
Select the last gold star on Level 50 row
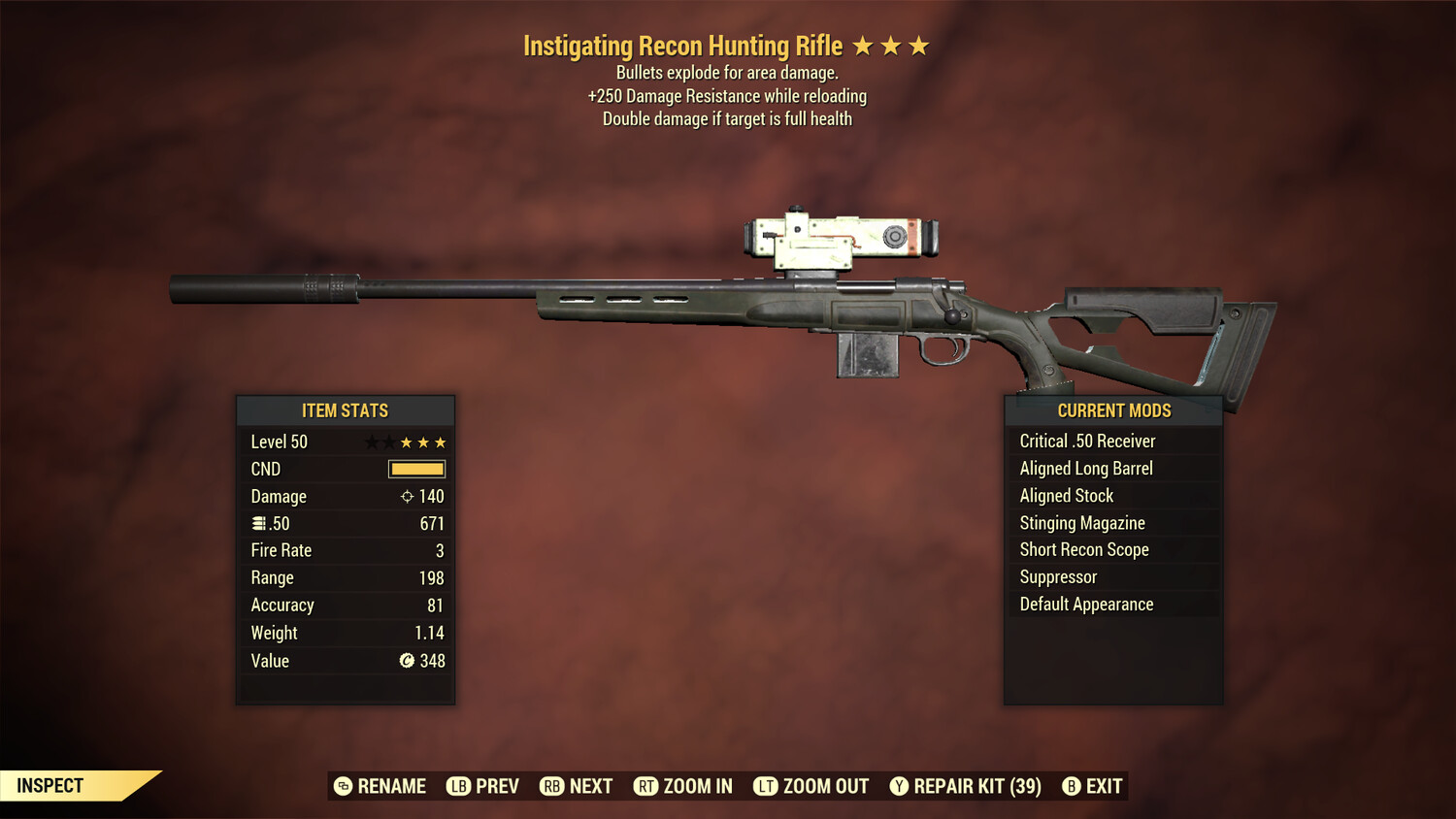442,442
